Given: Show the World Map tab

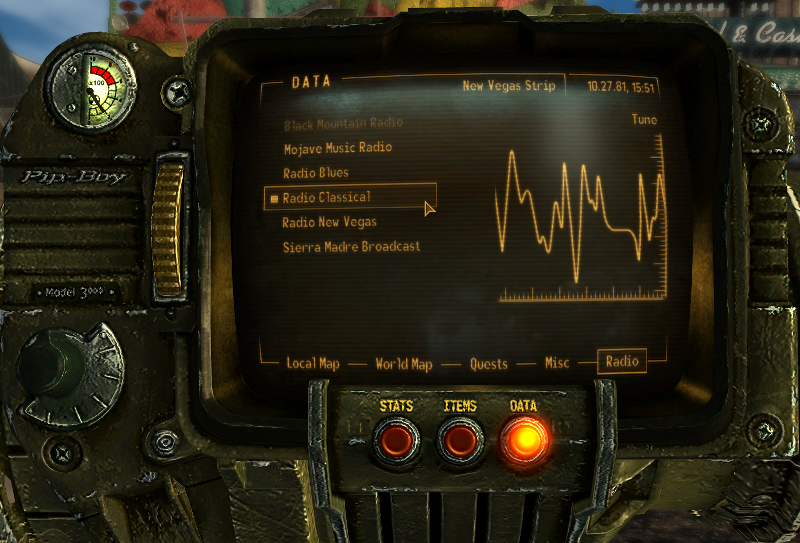Looking at the screenshot, I should point(404,364).
